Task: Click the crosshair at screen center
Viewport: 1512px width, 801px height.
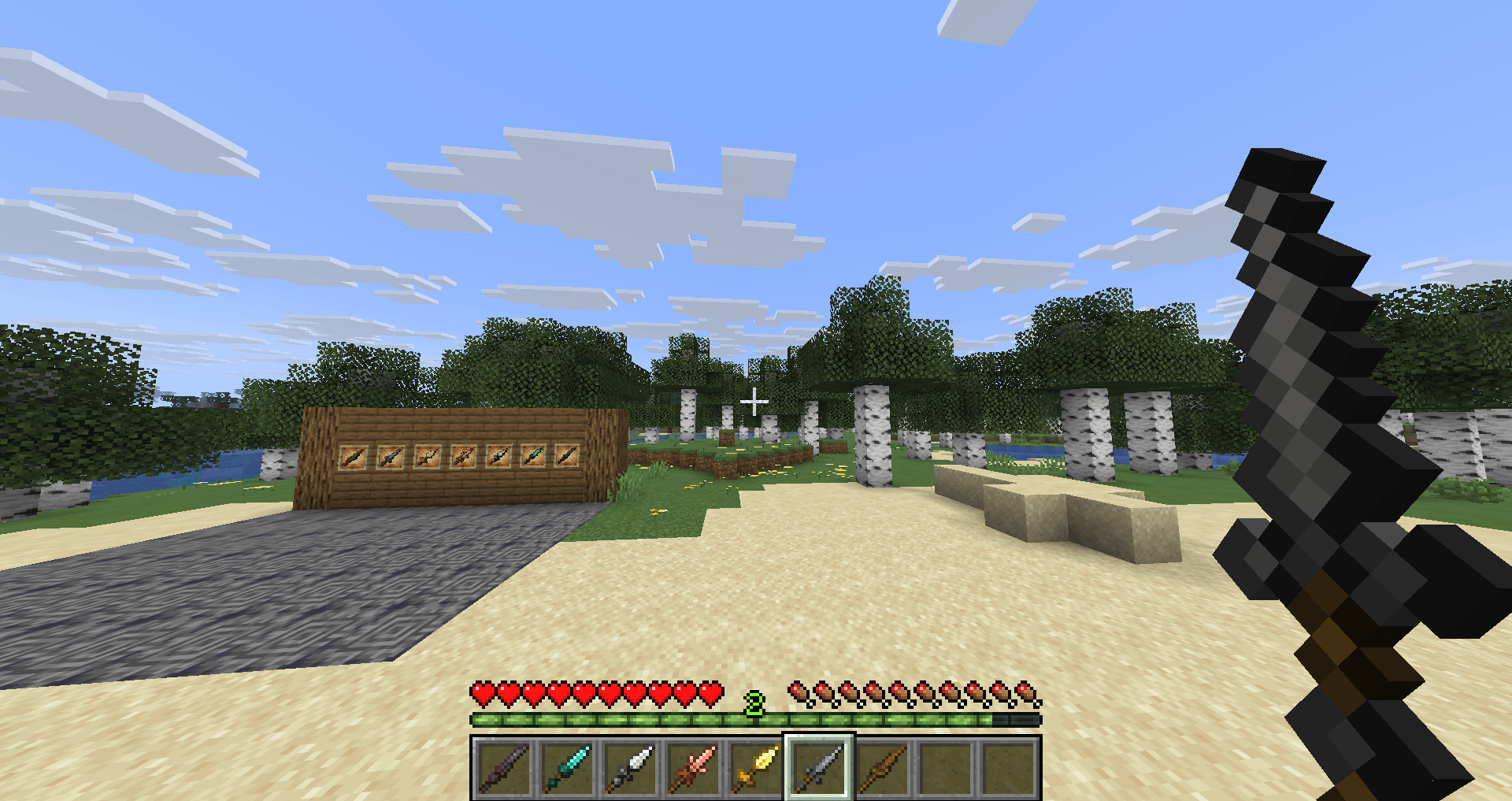Action: point(754,402)
